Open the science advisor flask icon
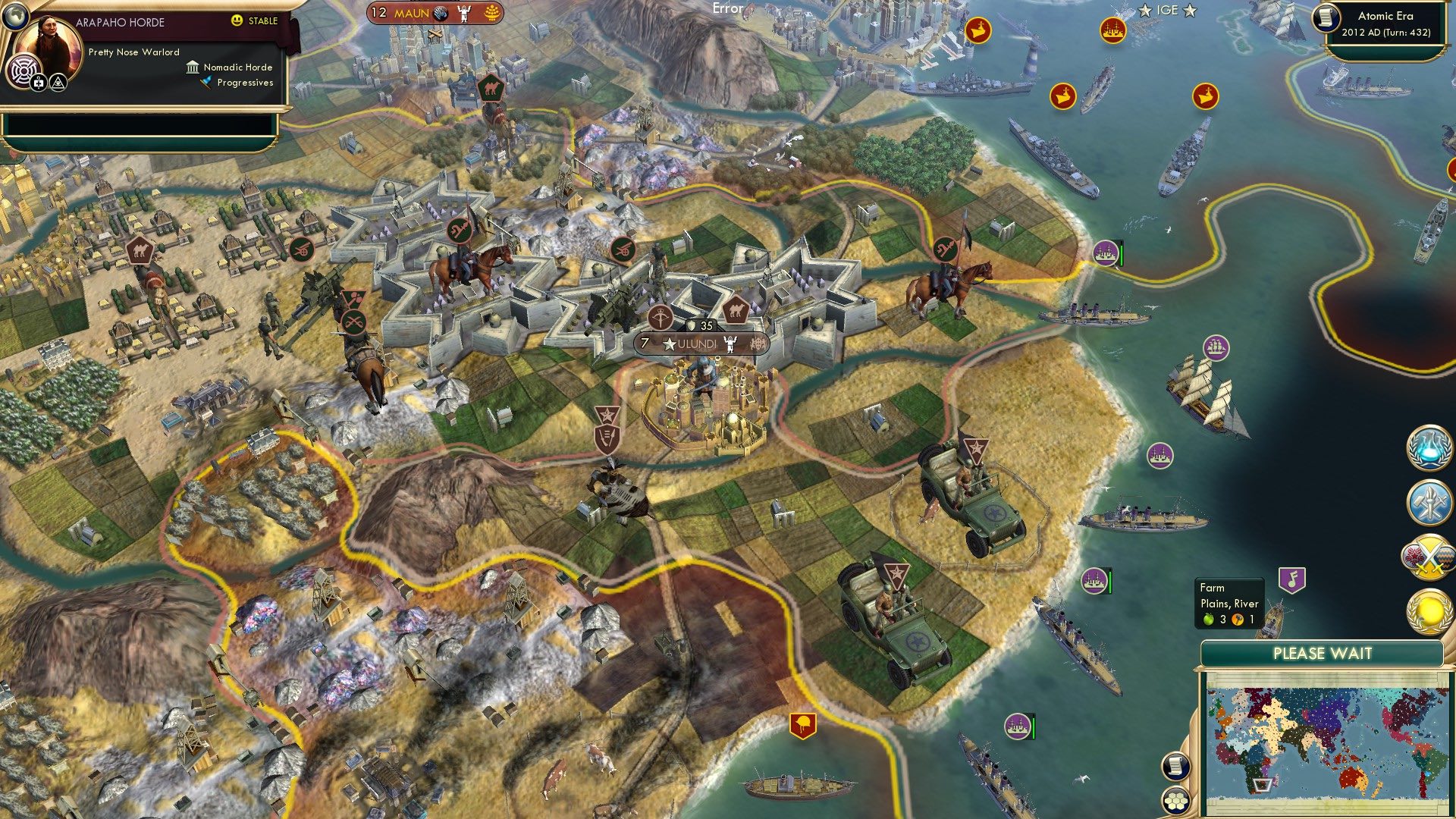Screen dimensions: 1456x819 1430,448
